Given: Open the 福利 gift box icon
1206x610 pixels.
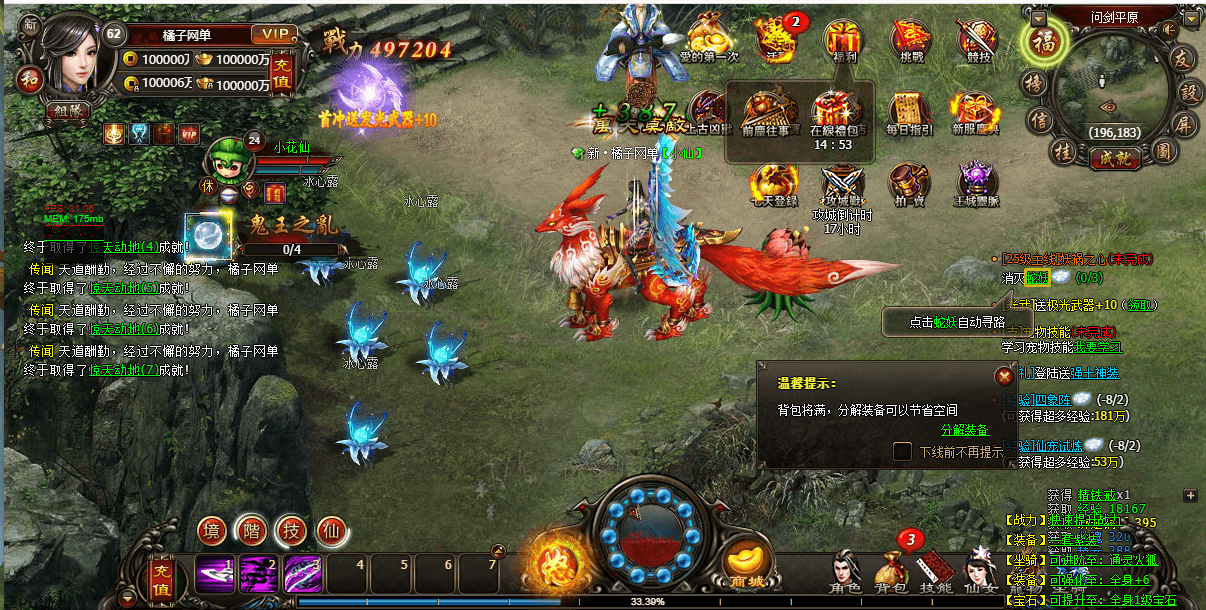Looking at the screenshot, I should pos(842,40).
